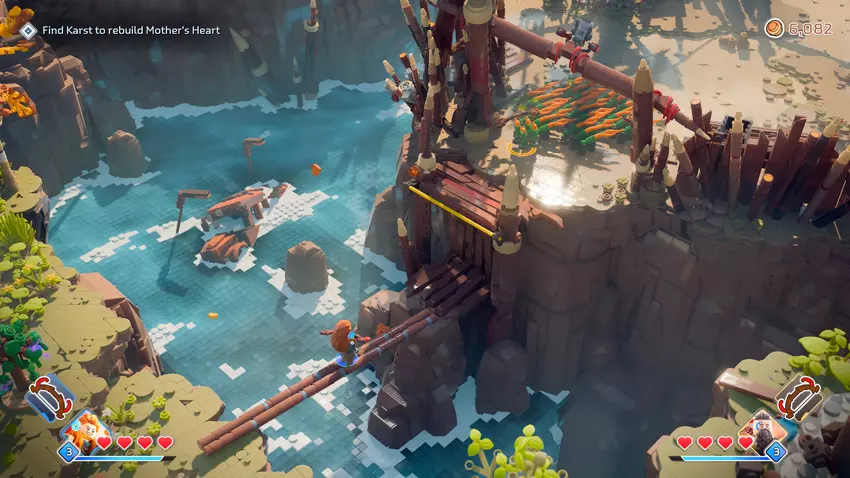Screen dimensions: 850x478
Task: Open the 'Find Karst' objective tracker
Action: click(x=130, y=31)
